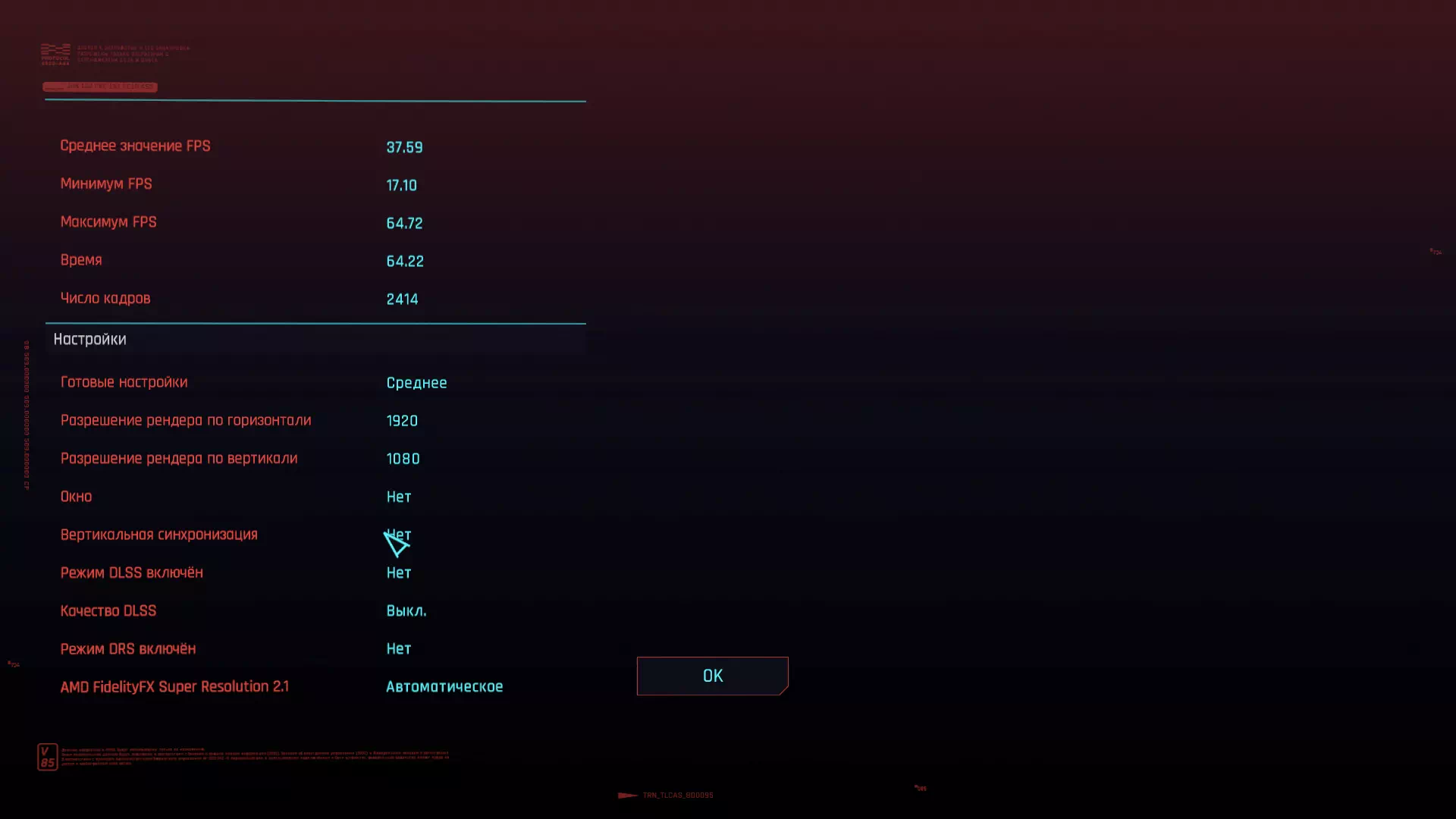Open the Качество DLSS quality selector
This screenshot has width=1456, height=819.
pos(406,610)
